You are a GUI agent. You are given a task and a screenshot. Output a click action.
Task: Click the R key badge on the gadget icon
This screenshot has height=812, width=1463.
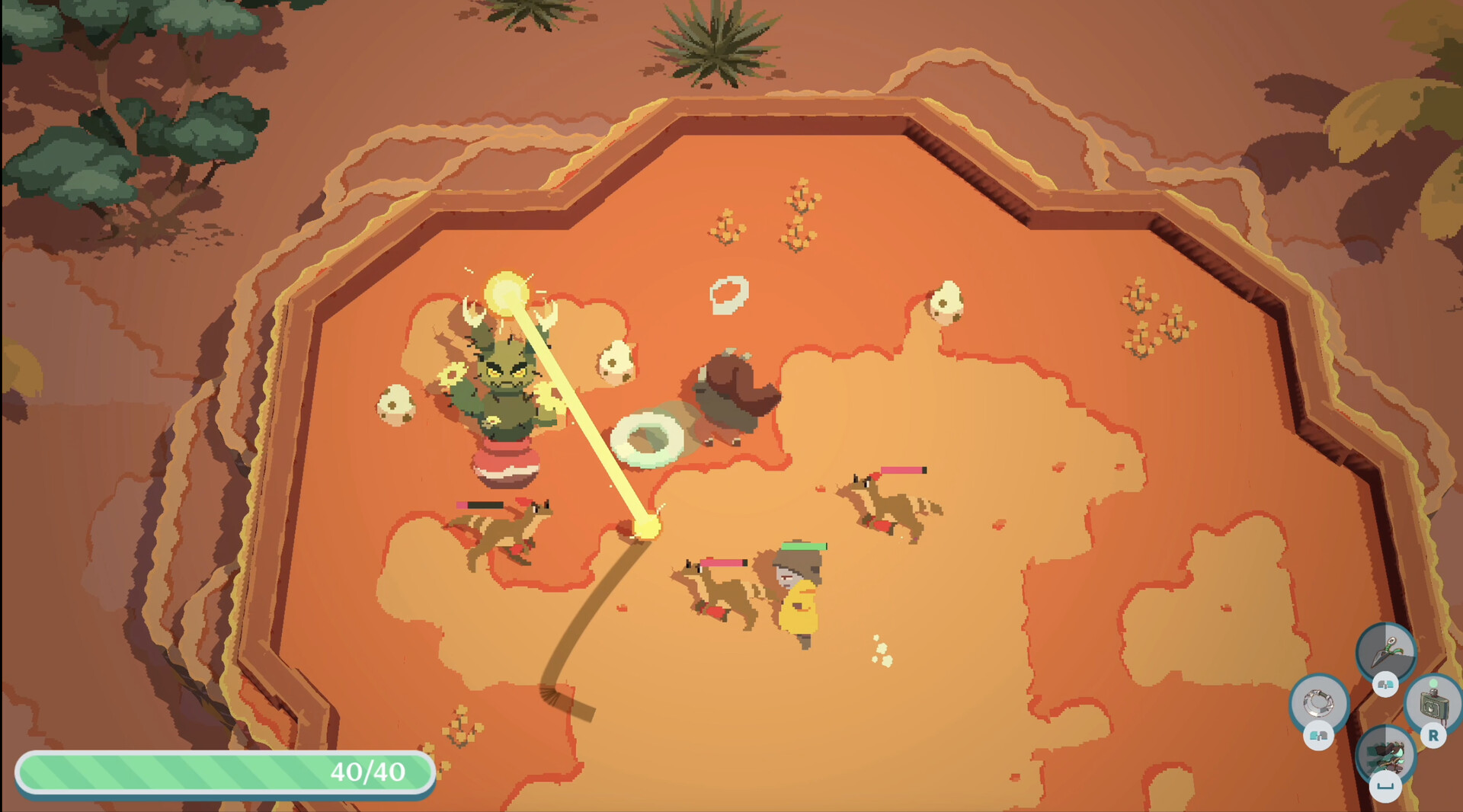coord(1433,735)
